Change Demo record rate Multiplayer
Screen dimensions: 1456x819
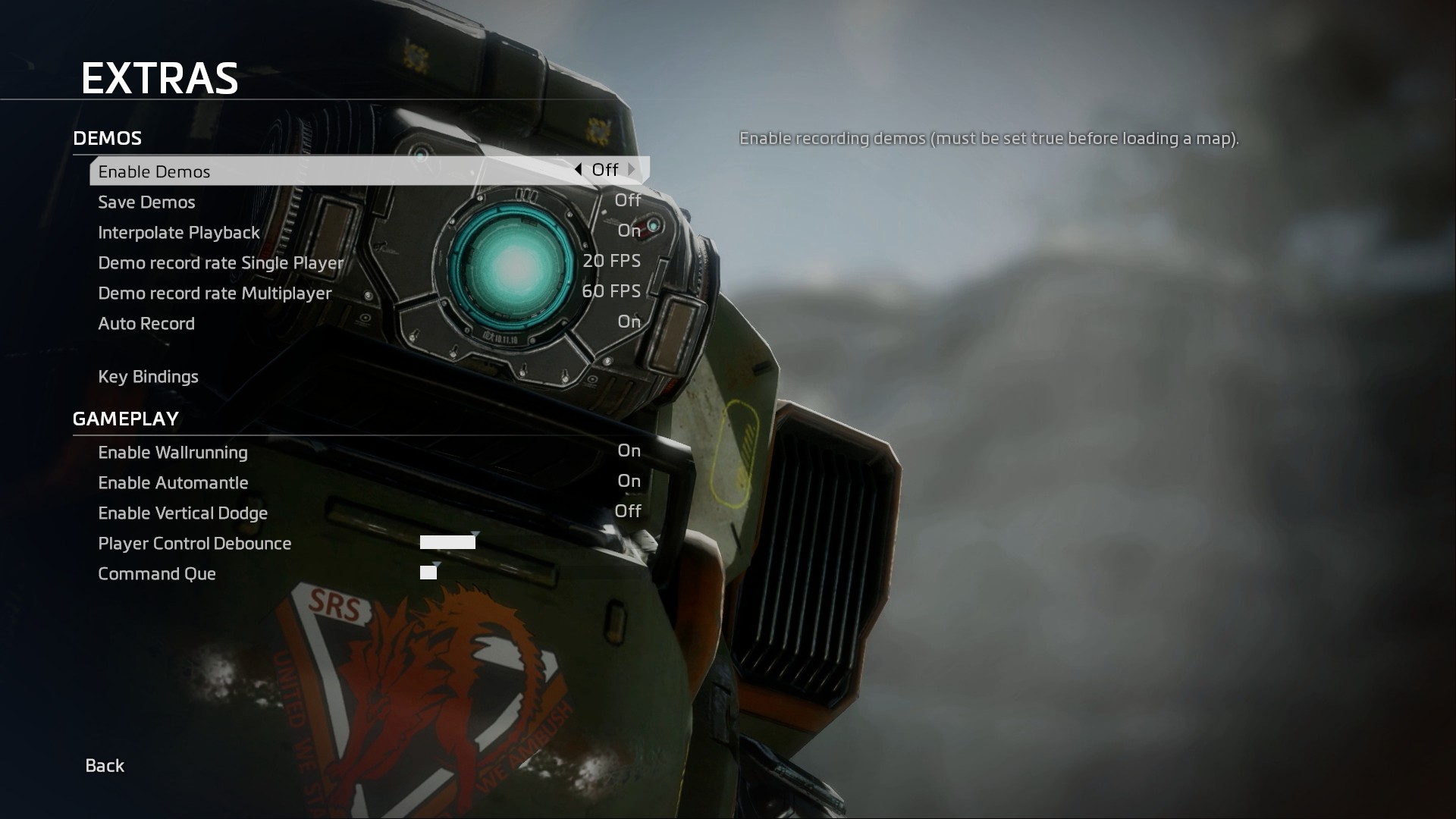click(x=611, y=292)
